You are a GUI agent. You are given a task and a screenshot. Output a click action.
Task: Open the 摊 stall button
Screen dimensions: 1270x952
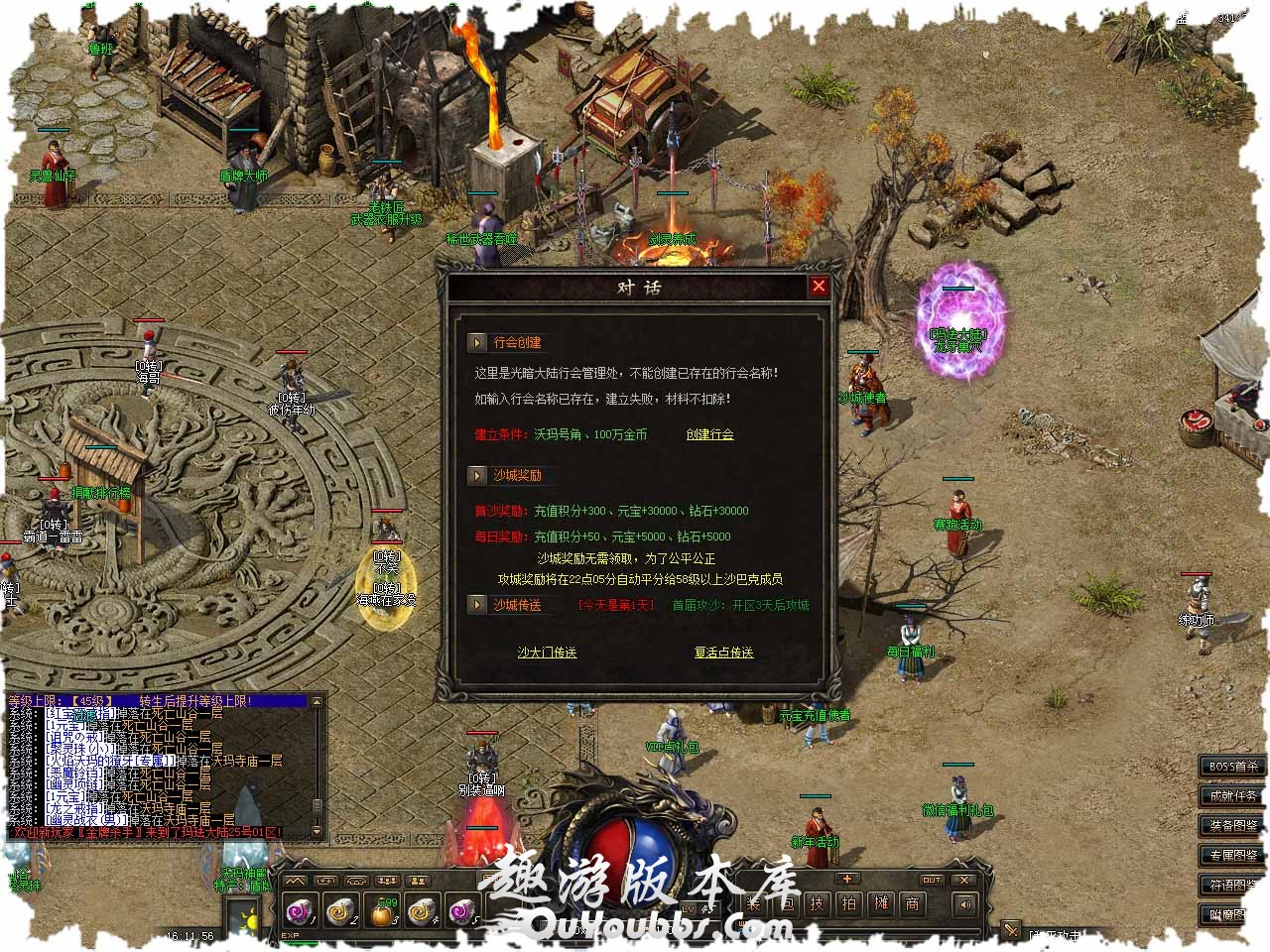pos(881,903)
